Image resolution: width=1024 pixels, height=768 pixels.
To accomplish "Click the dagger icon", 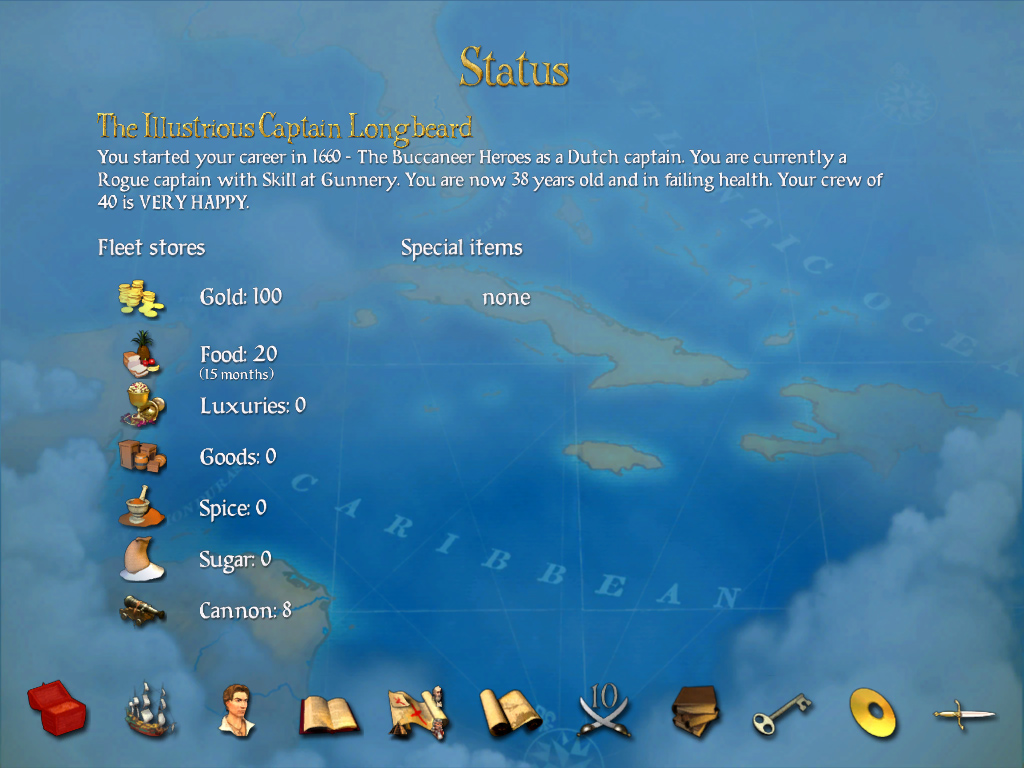I will tap(964, 714).
